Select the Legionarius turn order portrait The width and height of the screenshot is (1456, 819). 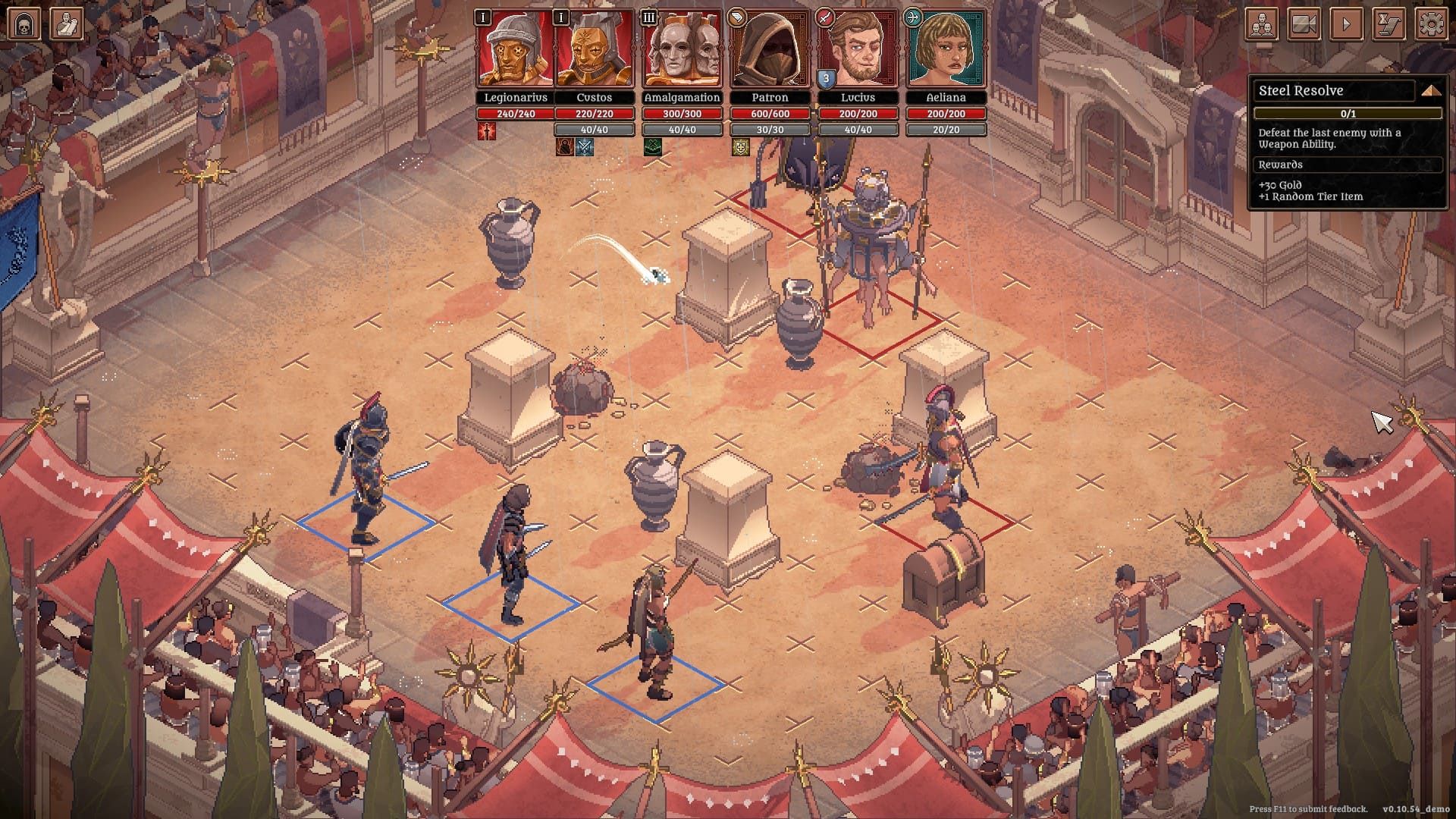(x=516, y=50)
